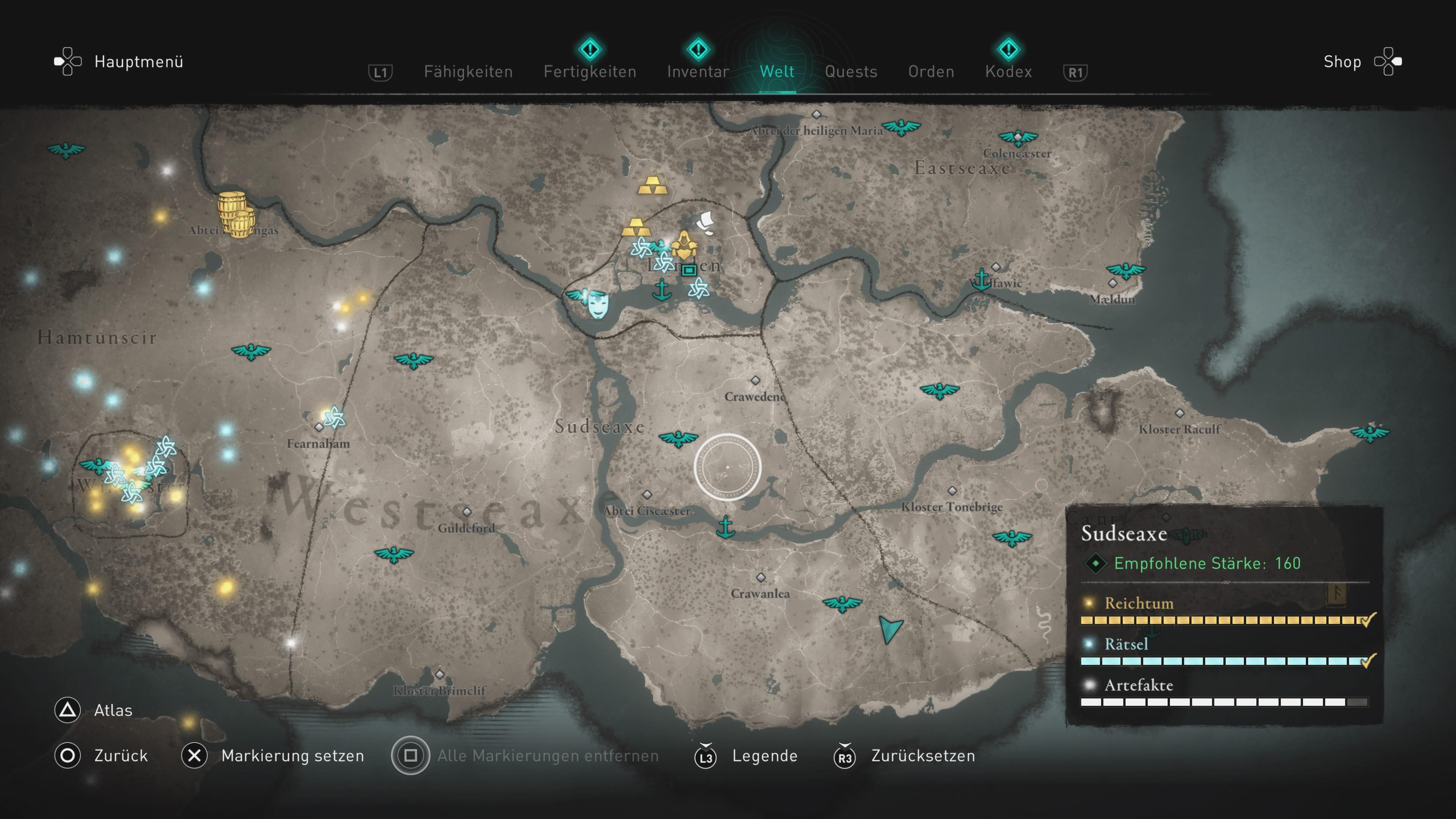Click the theater mask map marker

pos(598,305)
